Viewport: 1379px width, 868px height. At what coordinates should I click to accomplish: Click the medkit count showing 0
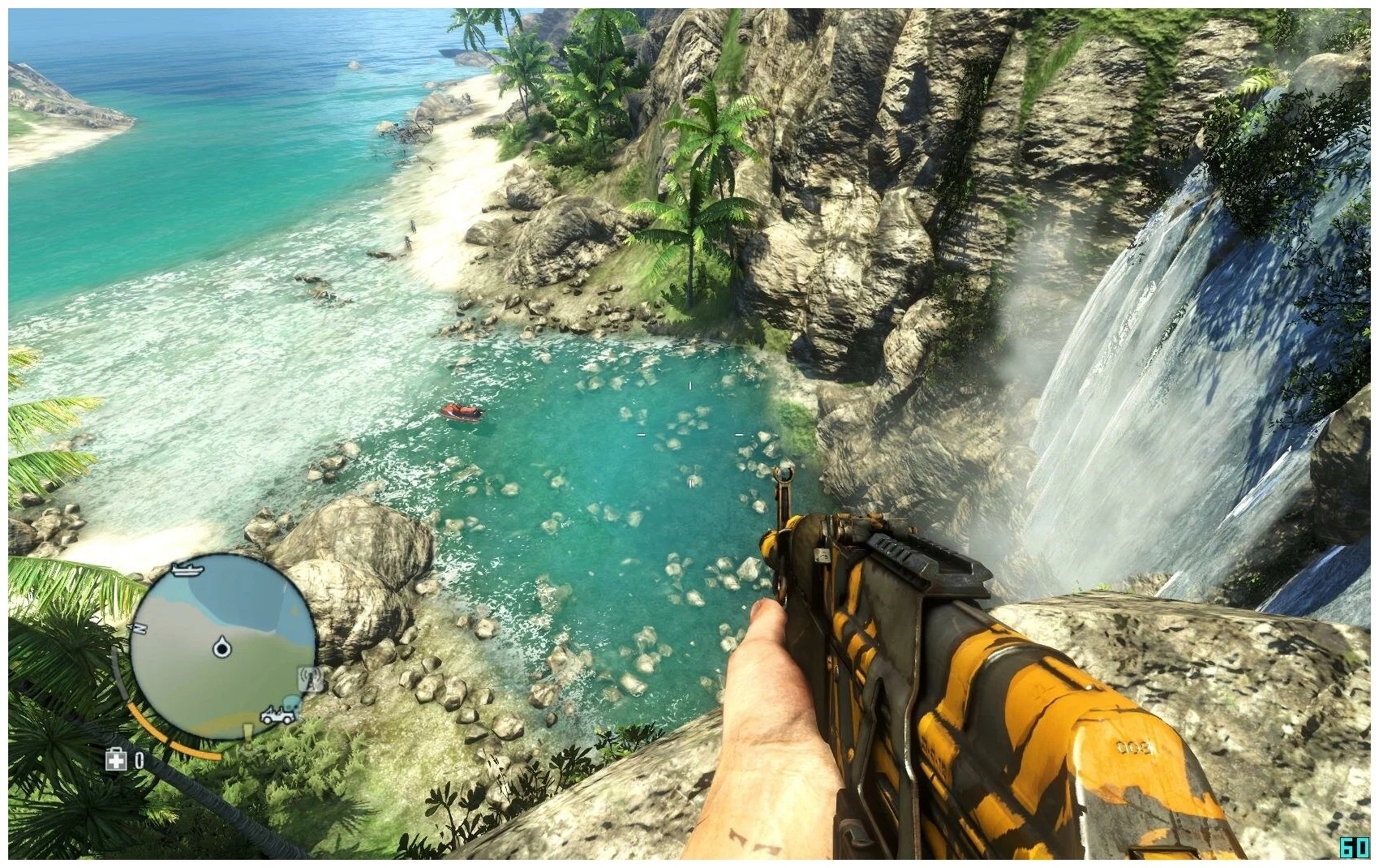pos(139,760)
